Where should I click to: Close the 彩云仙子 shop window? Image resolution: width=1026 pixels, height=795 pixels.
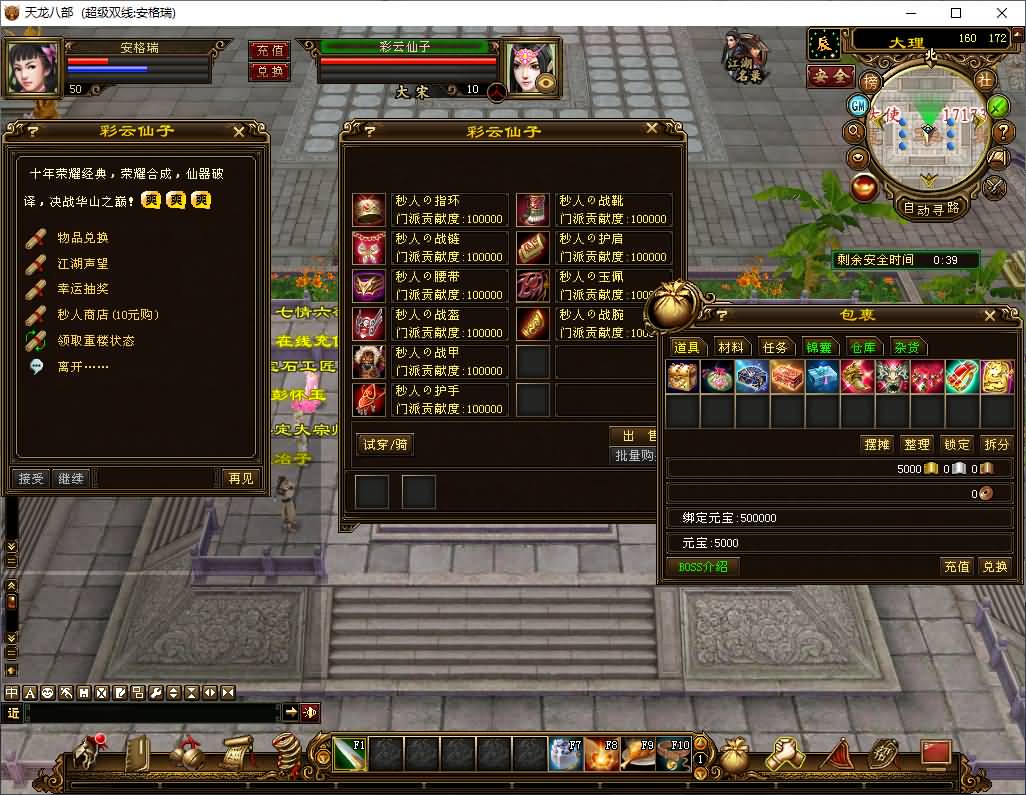pyautogui.click(x=652, y=129)
